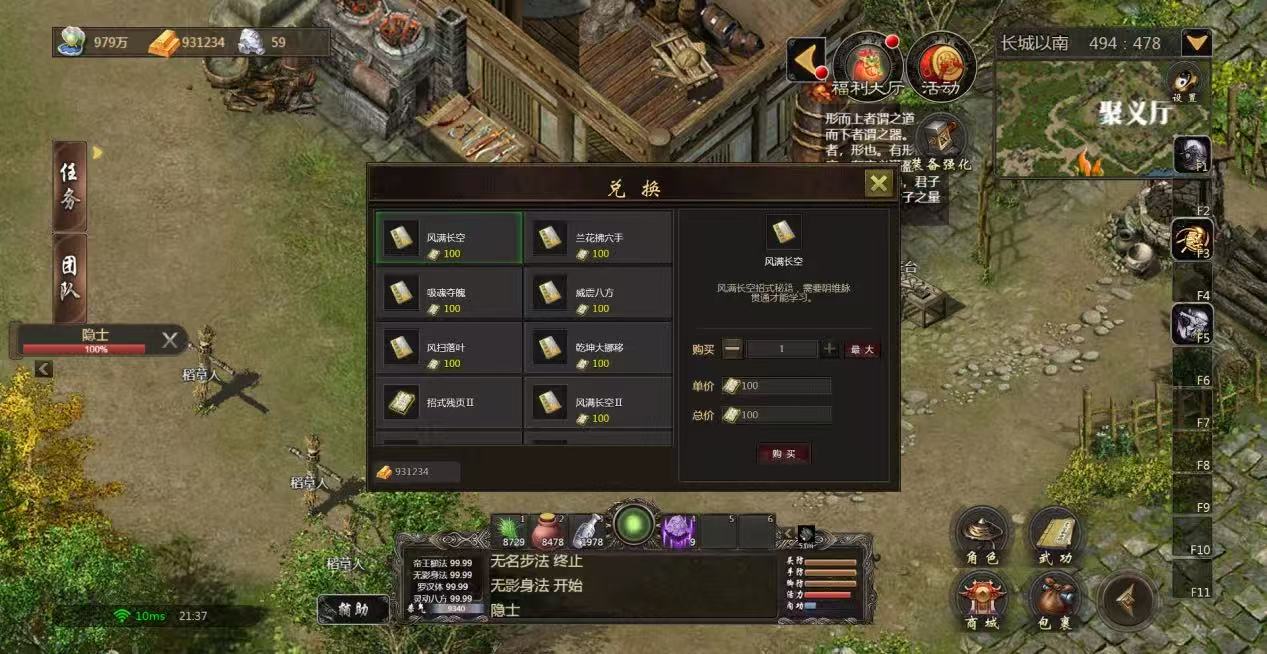Increase purchase quantity with plus button
Screen dimensions: 1267x654
(830, 349)
